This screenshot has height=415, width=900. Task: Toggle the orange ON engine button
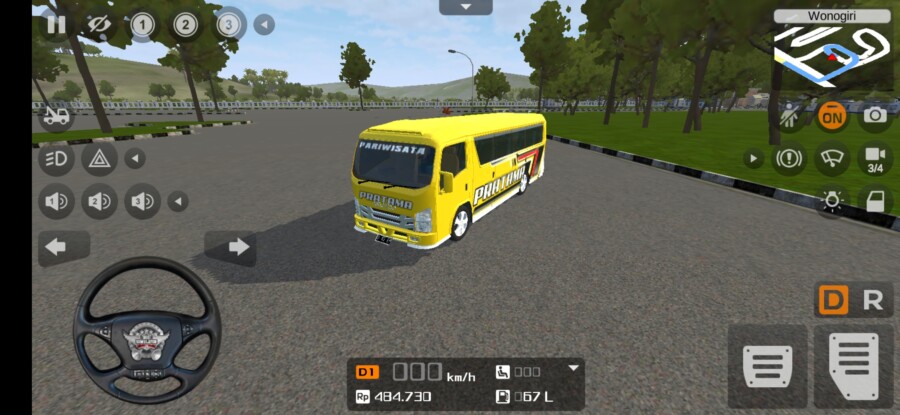tap(831, 116)
